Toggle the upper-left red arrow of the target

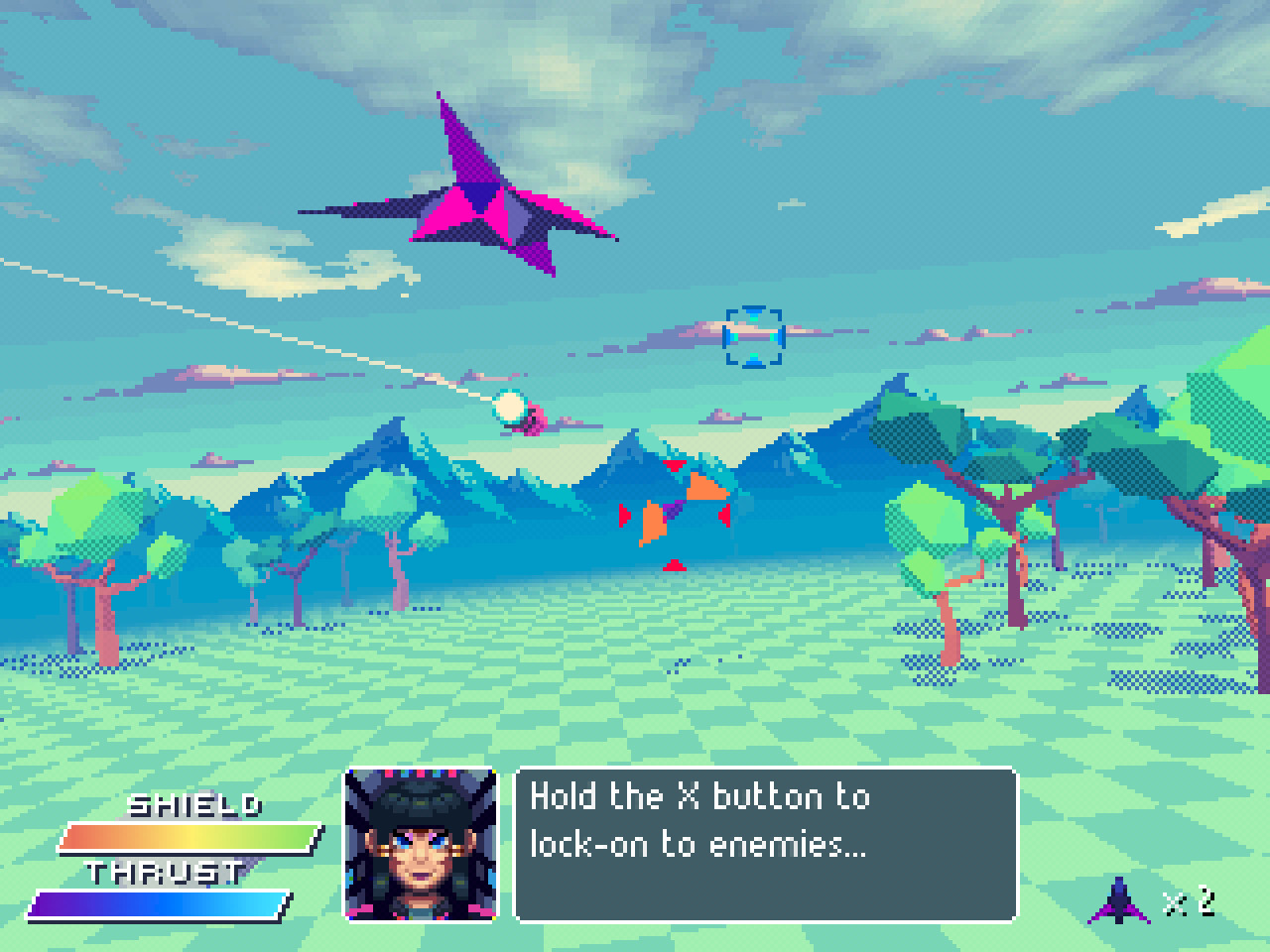[x=677, y=464]
